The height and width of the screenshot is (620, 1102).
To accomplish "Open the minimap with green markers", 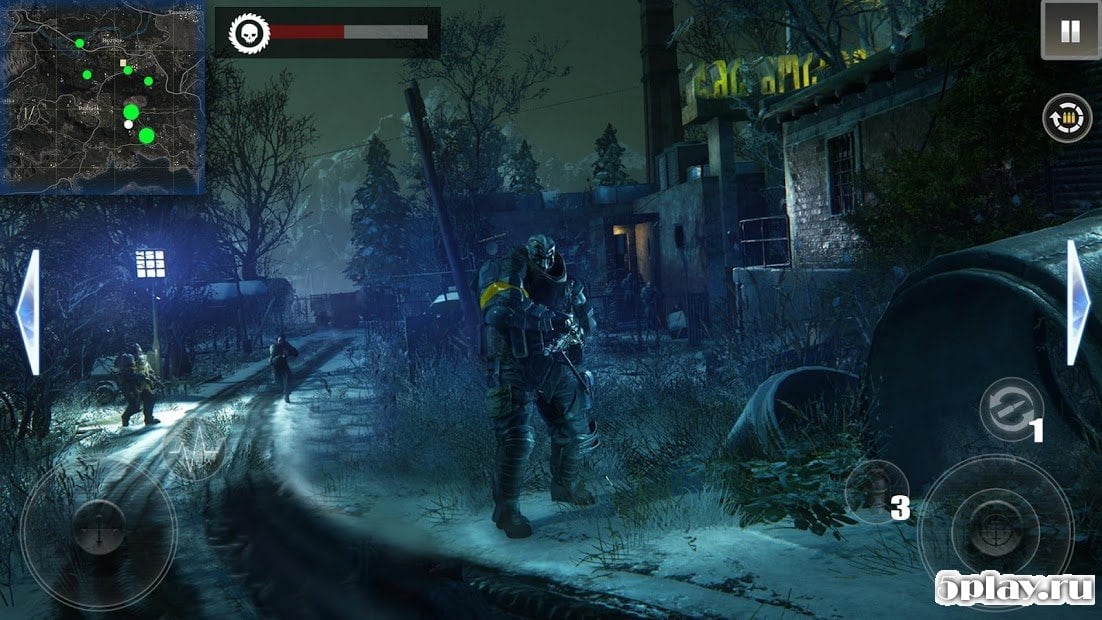I will 103,97.
